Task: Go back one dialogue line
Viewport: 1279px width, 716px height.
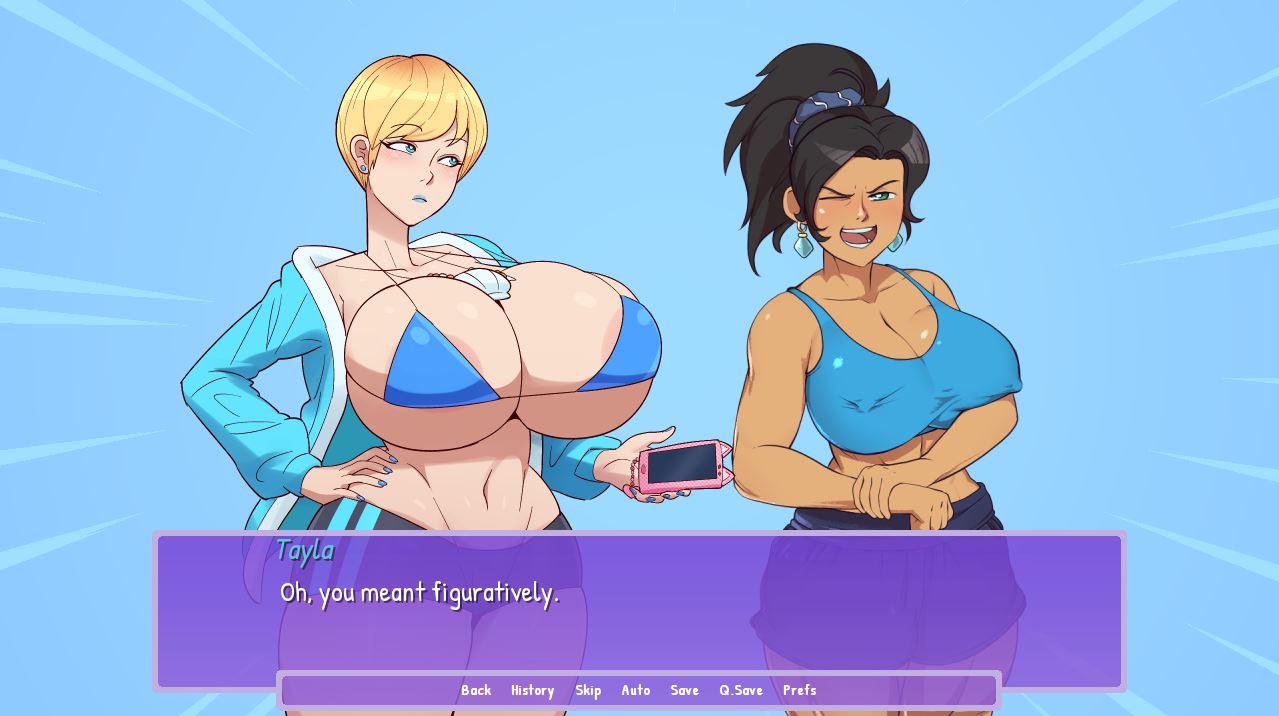Action: tap(476, 690)
